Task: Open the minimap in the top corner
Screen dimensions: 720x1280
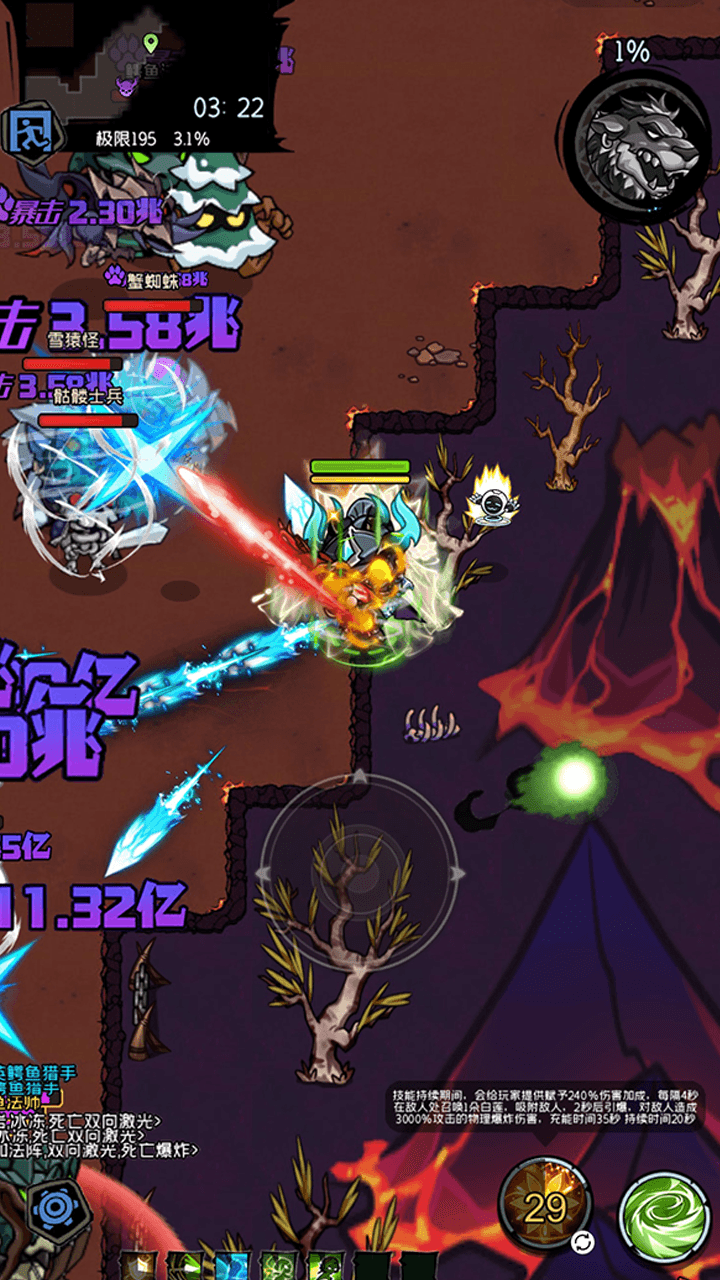Action: click(150, 60)
